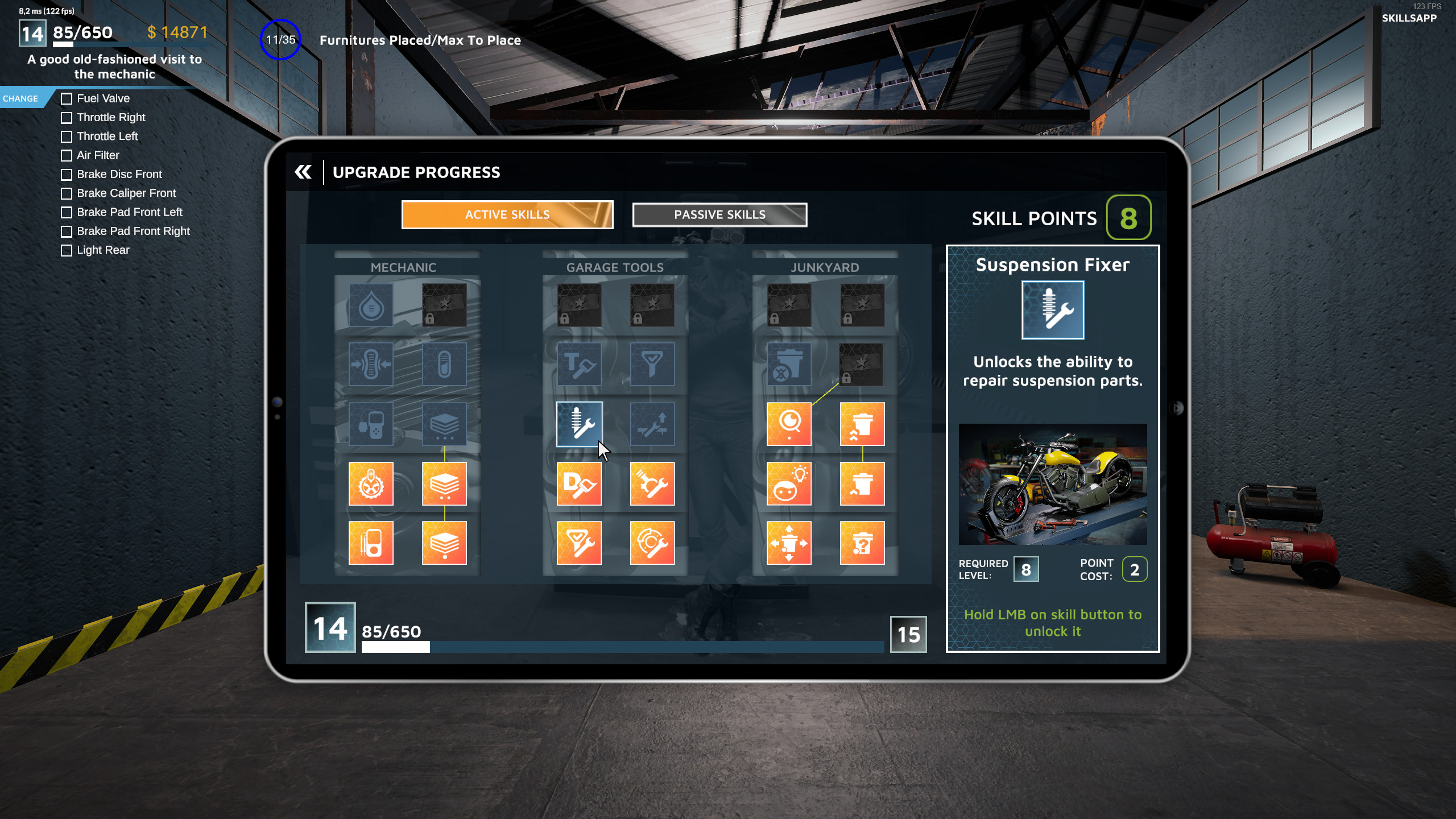
Task: Select the Suspension Fixer skill
Action: (x=580, y=424)
